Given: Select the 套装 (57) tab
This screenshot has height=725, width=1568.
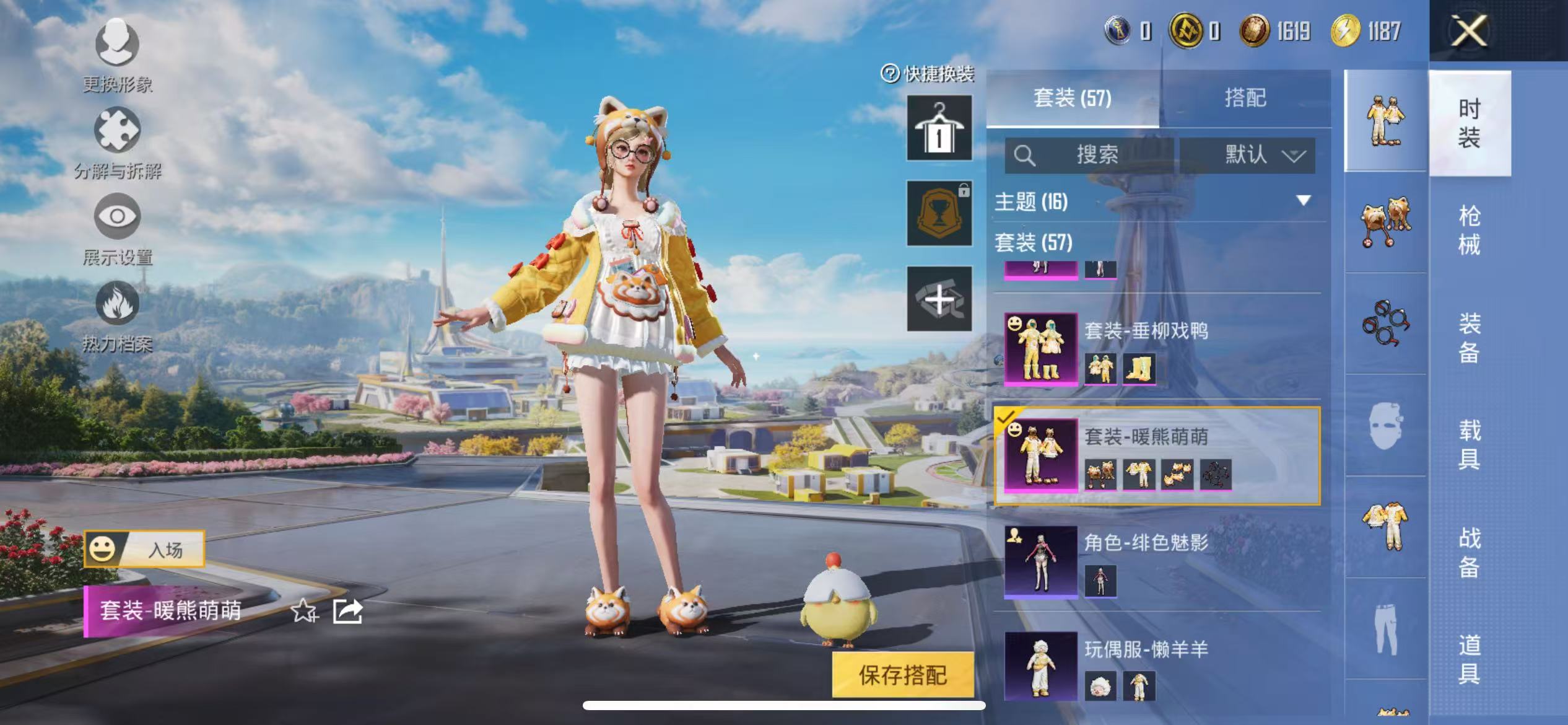Looking at the screenshot, I should pos(1072,98).
